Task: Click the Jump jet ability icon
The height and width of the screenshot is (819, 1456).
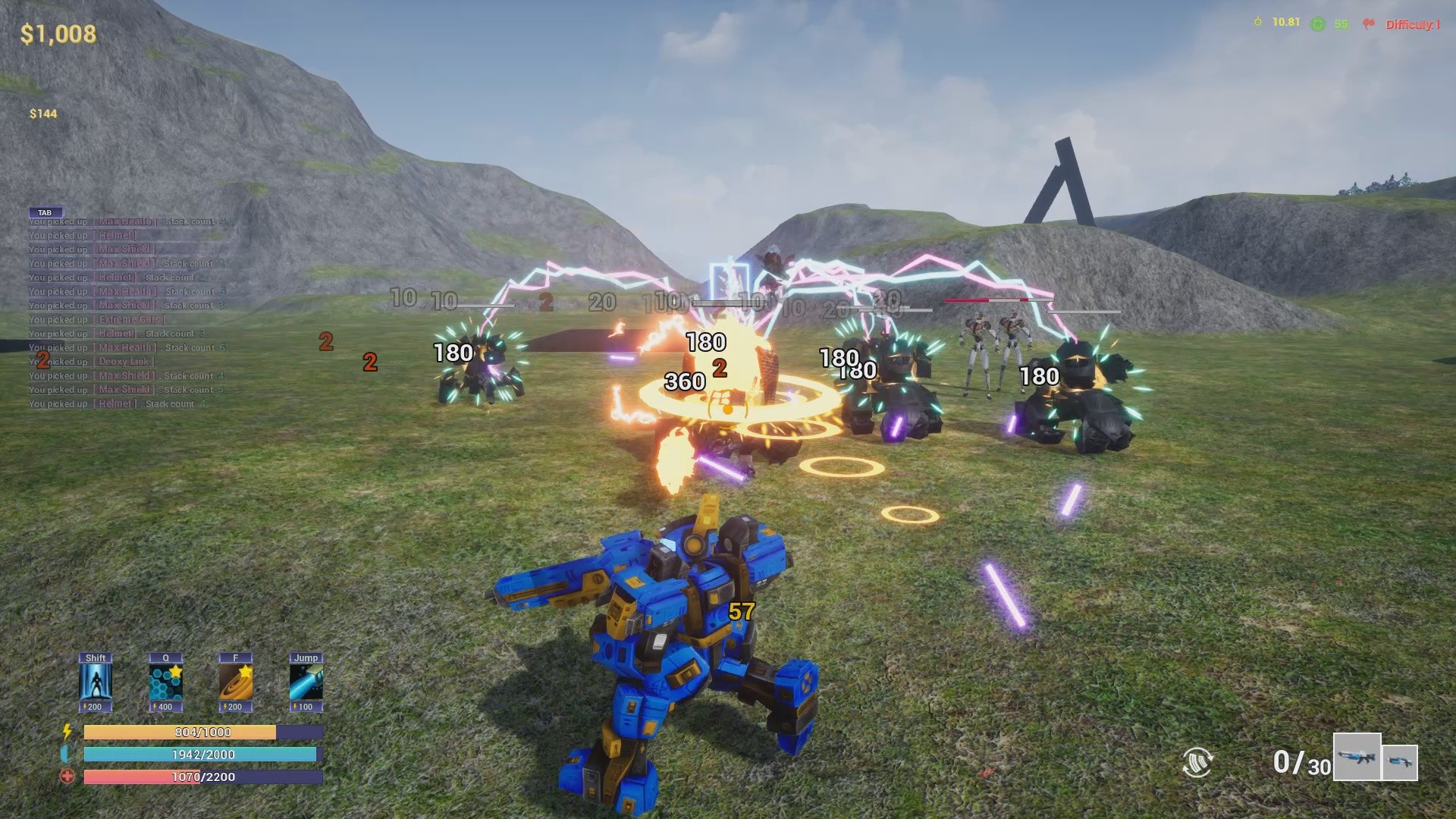Action: click(306, 683)
